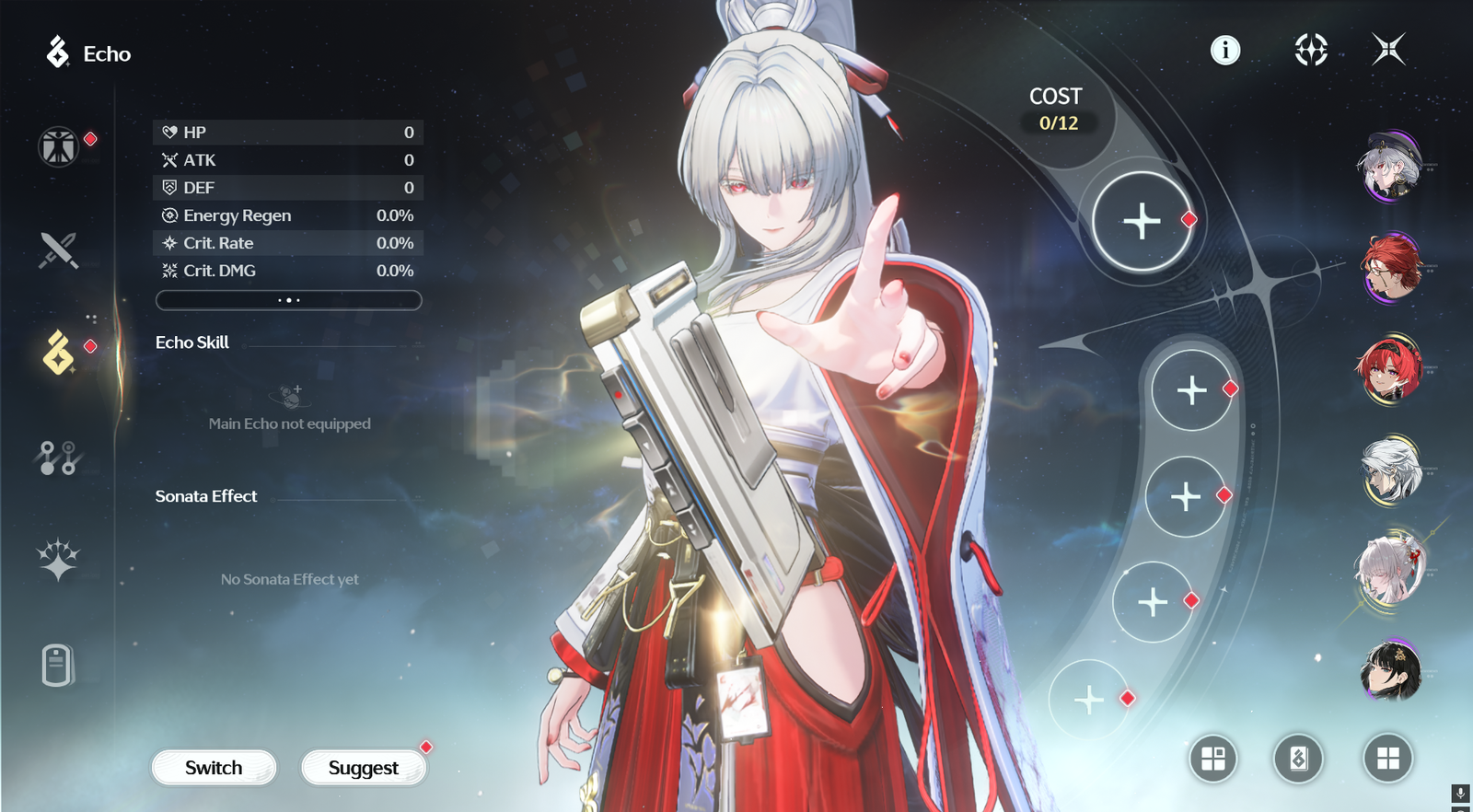Open Suggest echo recommendations
1473x812 pixels.
tap(364, 768)
